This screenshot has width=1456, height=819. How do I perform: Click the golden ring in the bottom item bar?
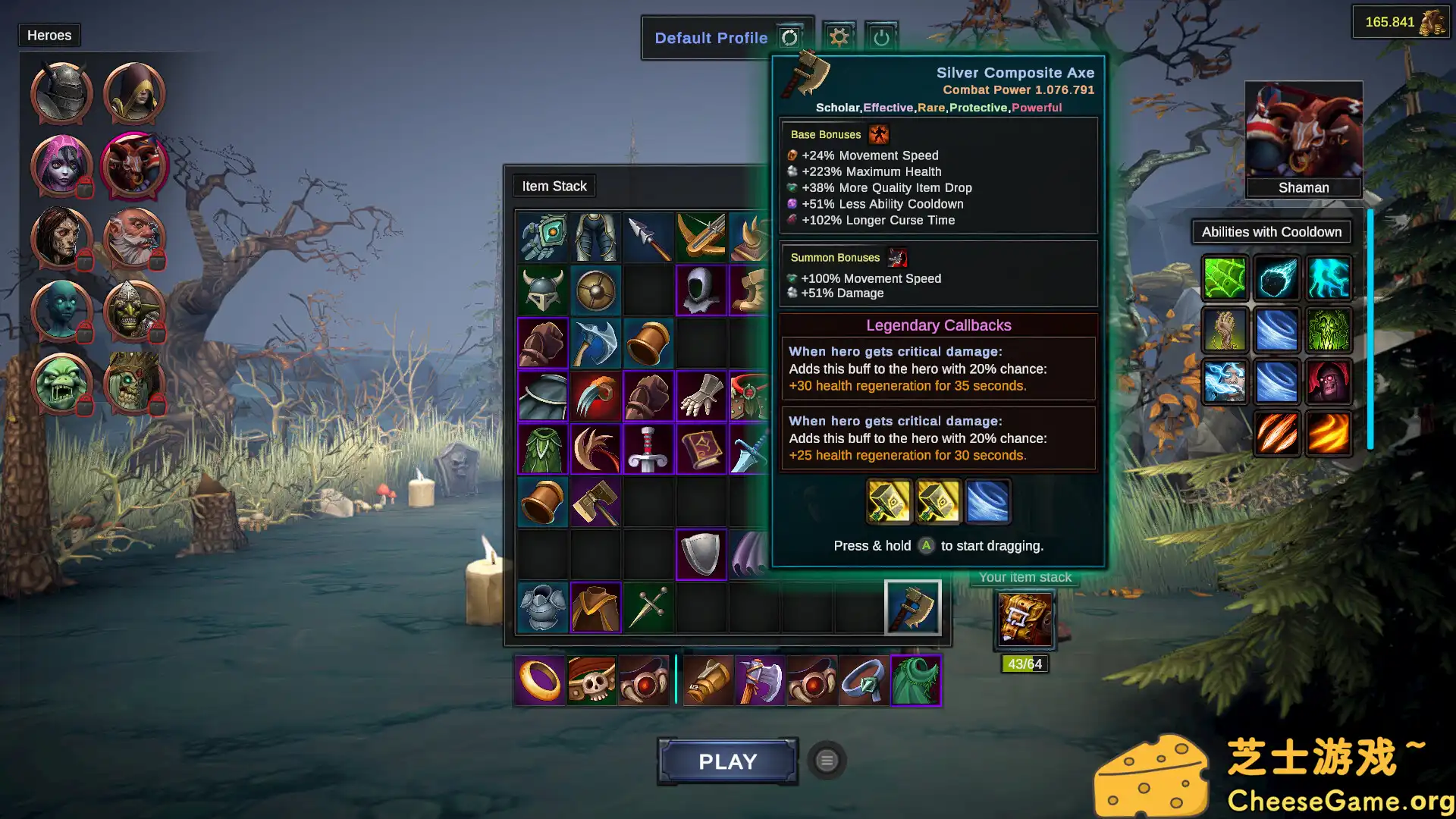(540, 680)
